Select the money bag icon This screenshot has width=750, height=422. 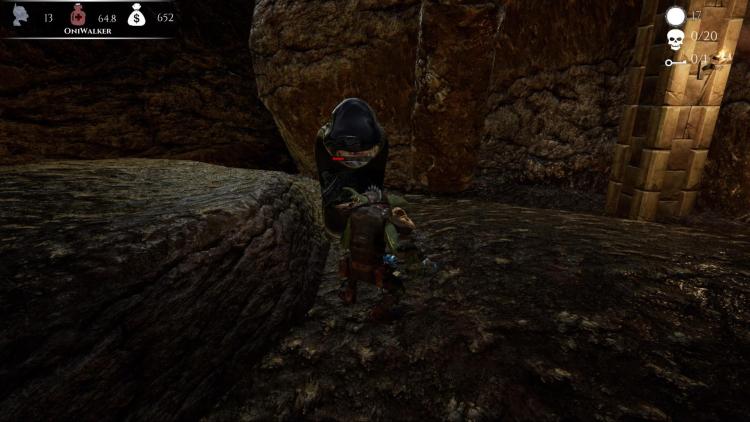(x=137, y=15)
